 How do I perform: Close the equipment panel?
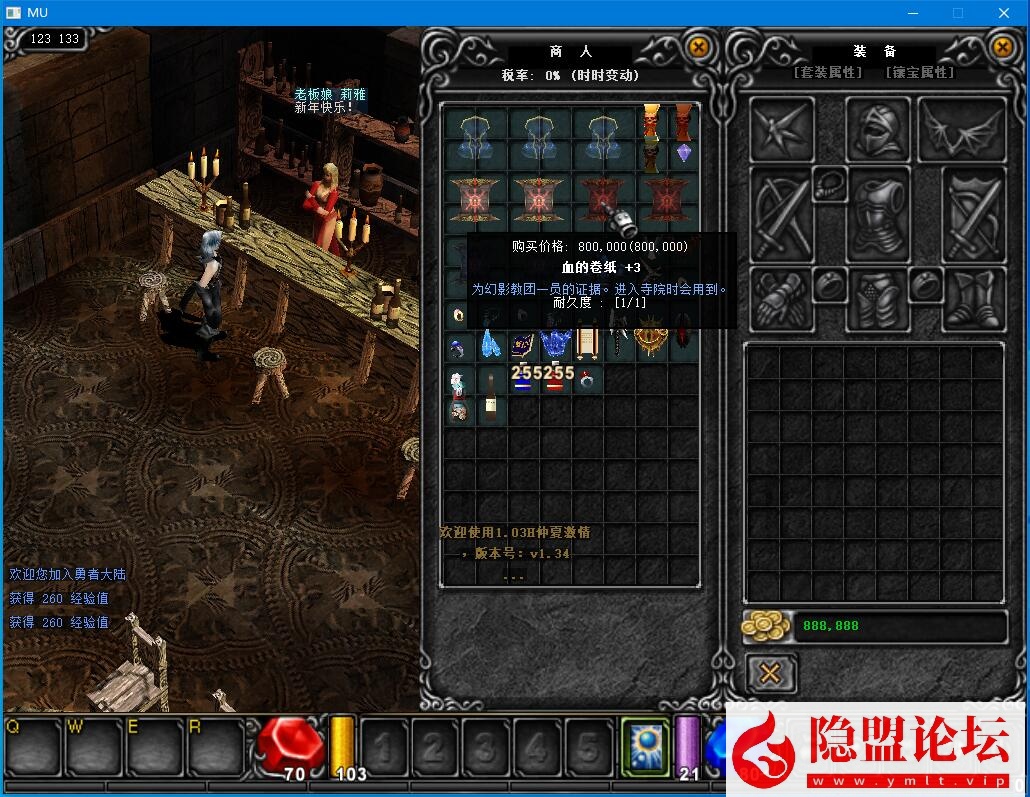tap(1002, 47)
